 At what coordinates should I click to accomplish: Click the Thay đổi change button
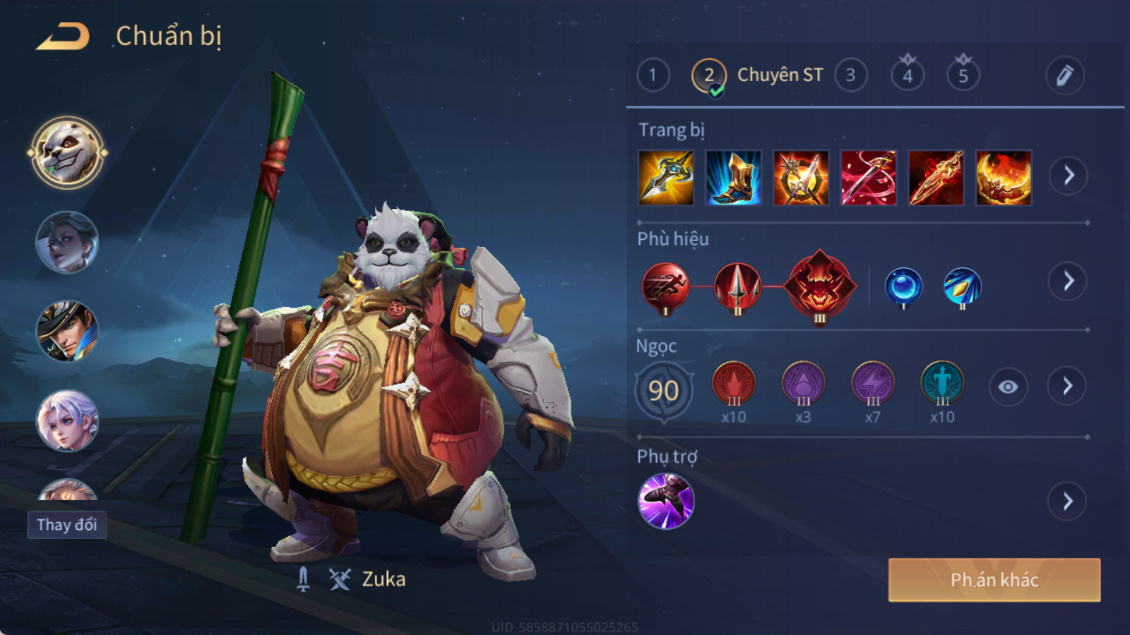pyautogui.click(x=67, y=525)
